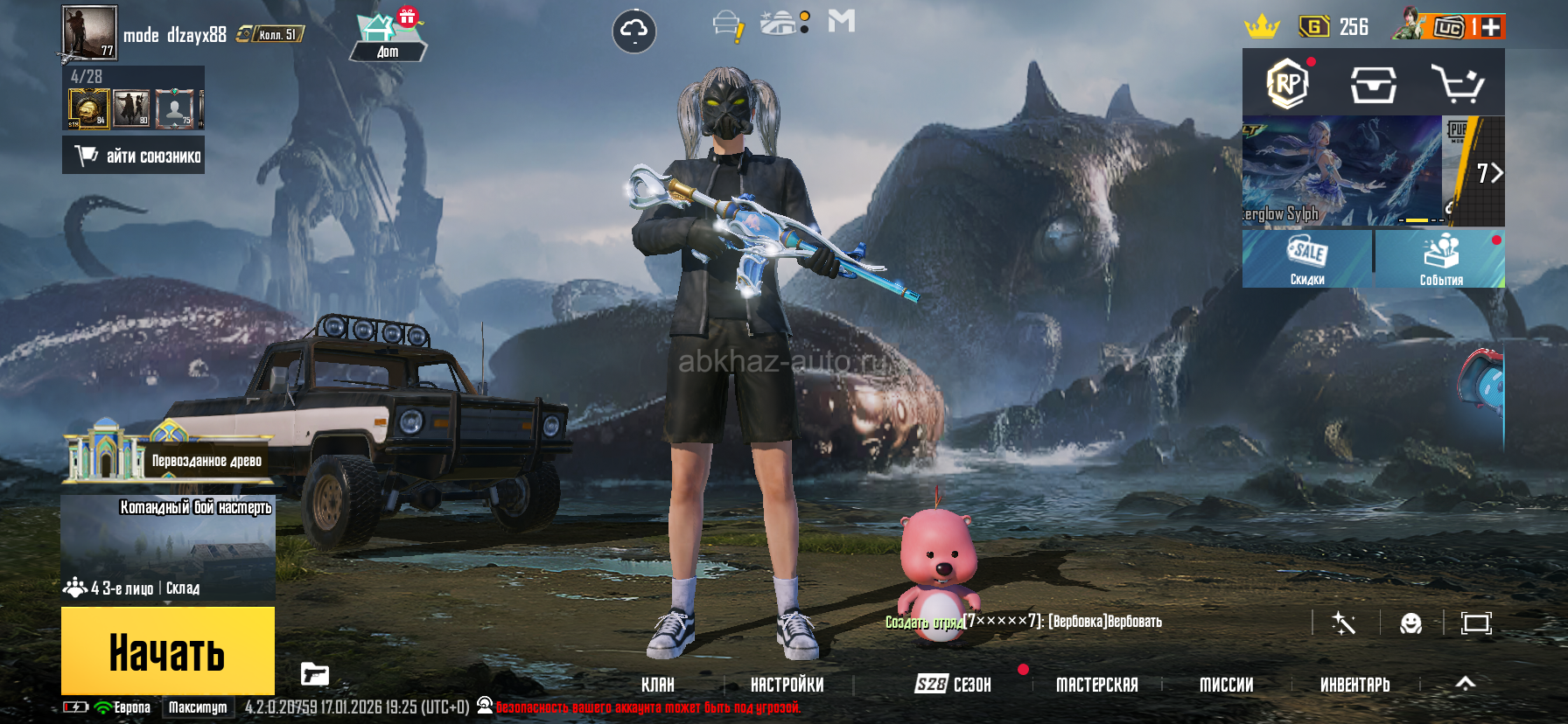View the Afterglow Sylph banner
Image resolution: width=1568 pixels, height=724 pixels.
tap(1340, 171)
